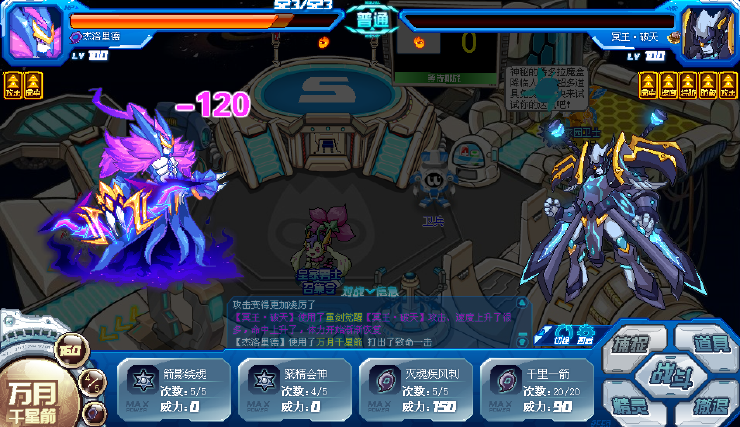Click the first buff icon under player's level

pos(13,84)
